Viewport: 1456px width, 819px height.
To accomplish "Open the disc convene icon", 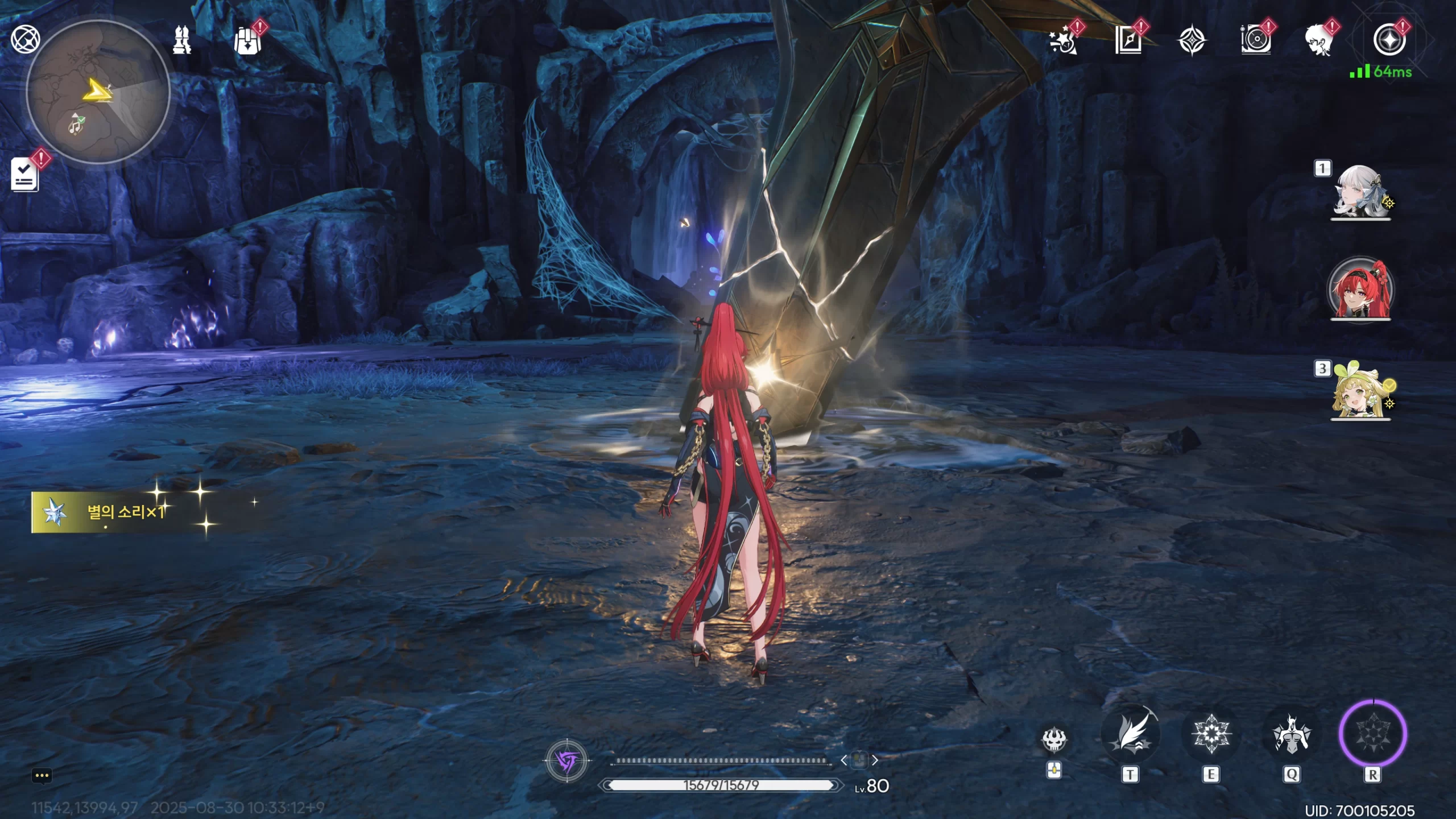I will 1256,41.
